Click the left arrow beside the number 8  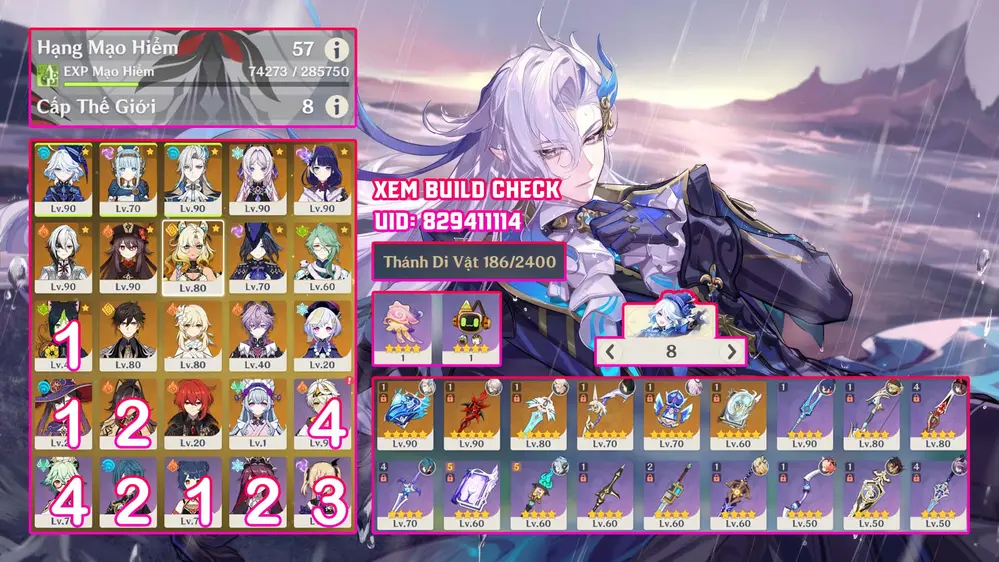pyautogui.click(x=610, y=351)
